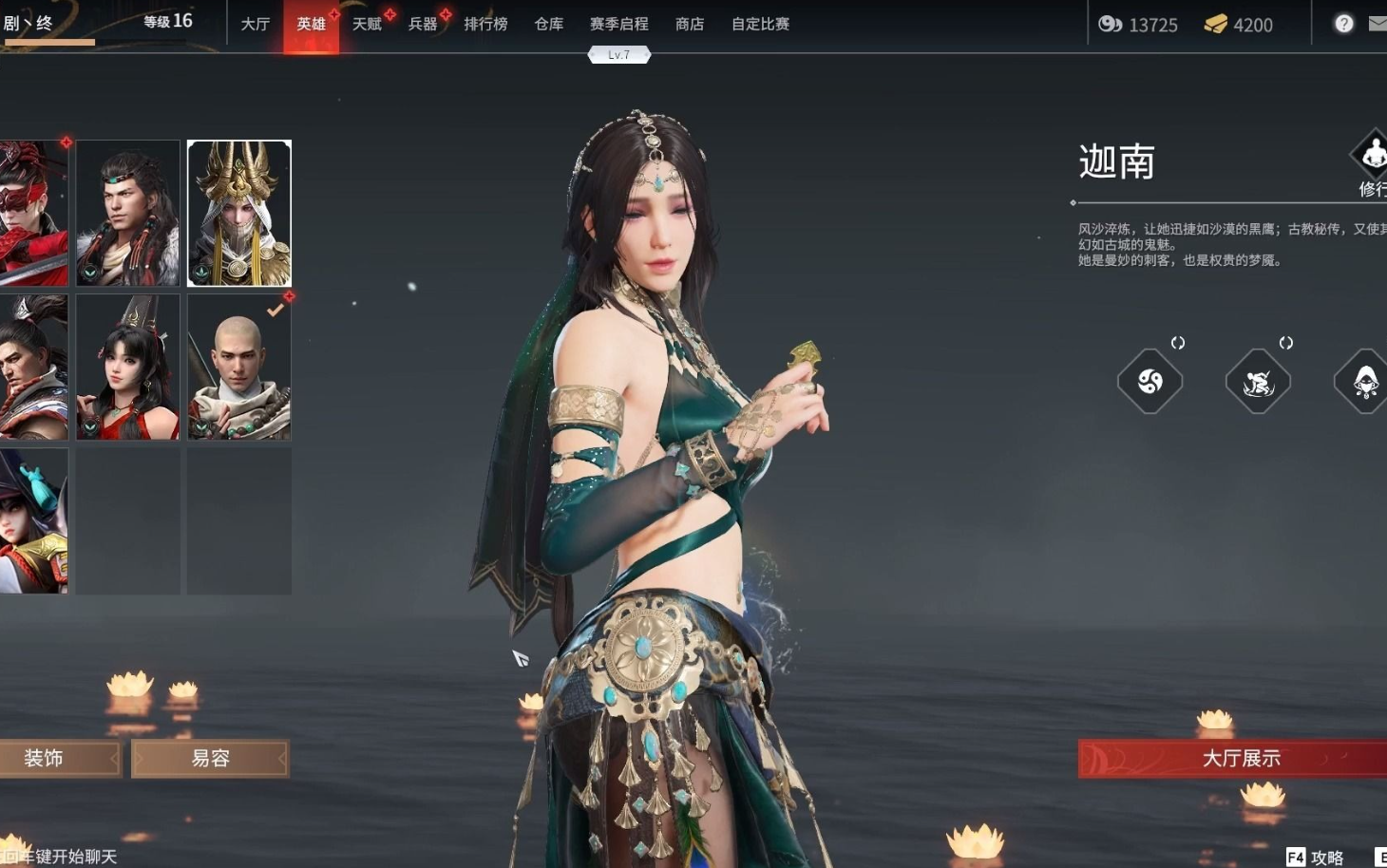This screenshot has height=868, width=1387.
Task: Select the 自定比赛 custom match tab
Action: [x=760, y=24]
